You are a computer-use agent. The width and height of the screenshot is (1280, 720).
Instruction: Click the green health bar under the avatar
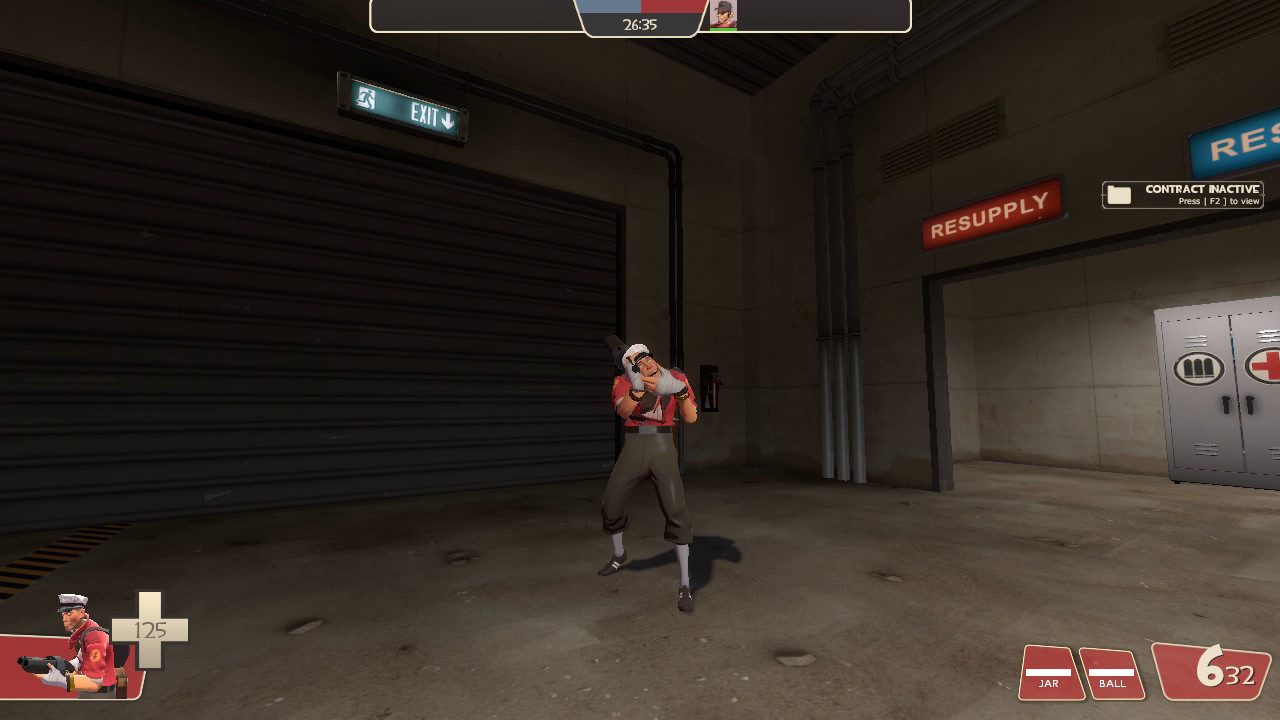click(724, 29)
